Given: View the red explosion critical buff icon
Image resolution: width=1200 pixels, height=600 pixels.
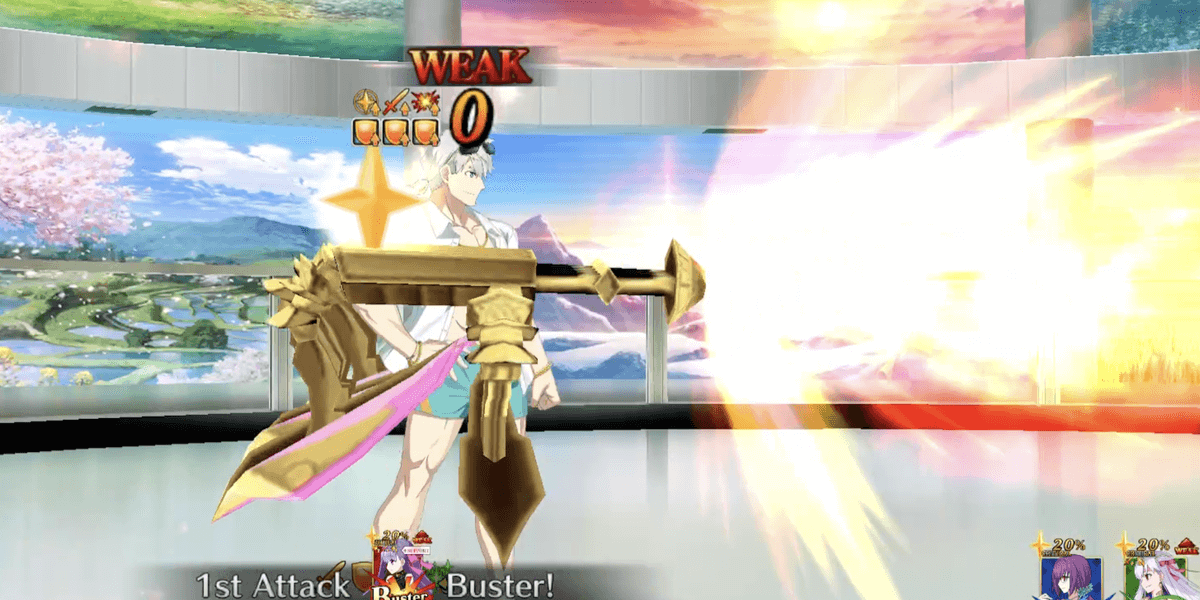Looking at the screenshot, I should point(425,103).
